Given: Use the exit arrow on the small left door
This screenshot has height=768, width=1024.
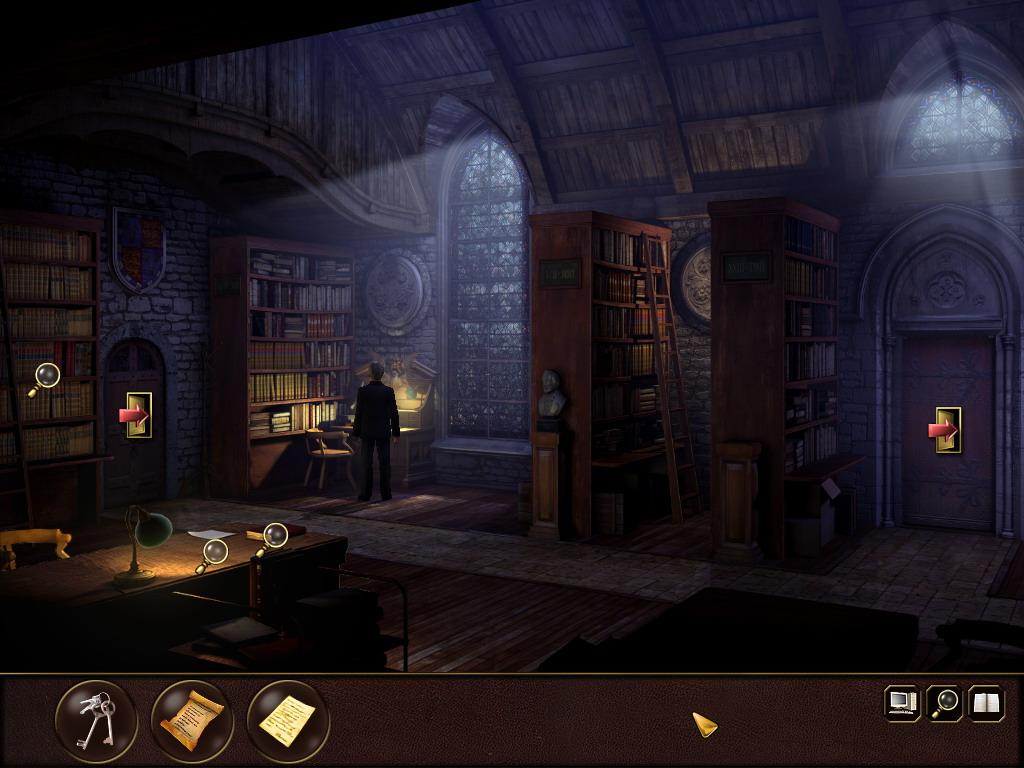Looking at the screenshot, I should pyautogui.click(x=135, y=415).
